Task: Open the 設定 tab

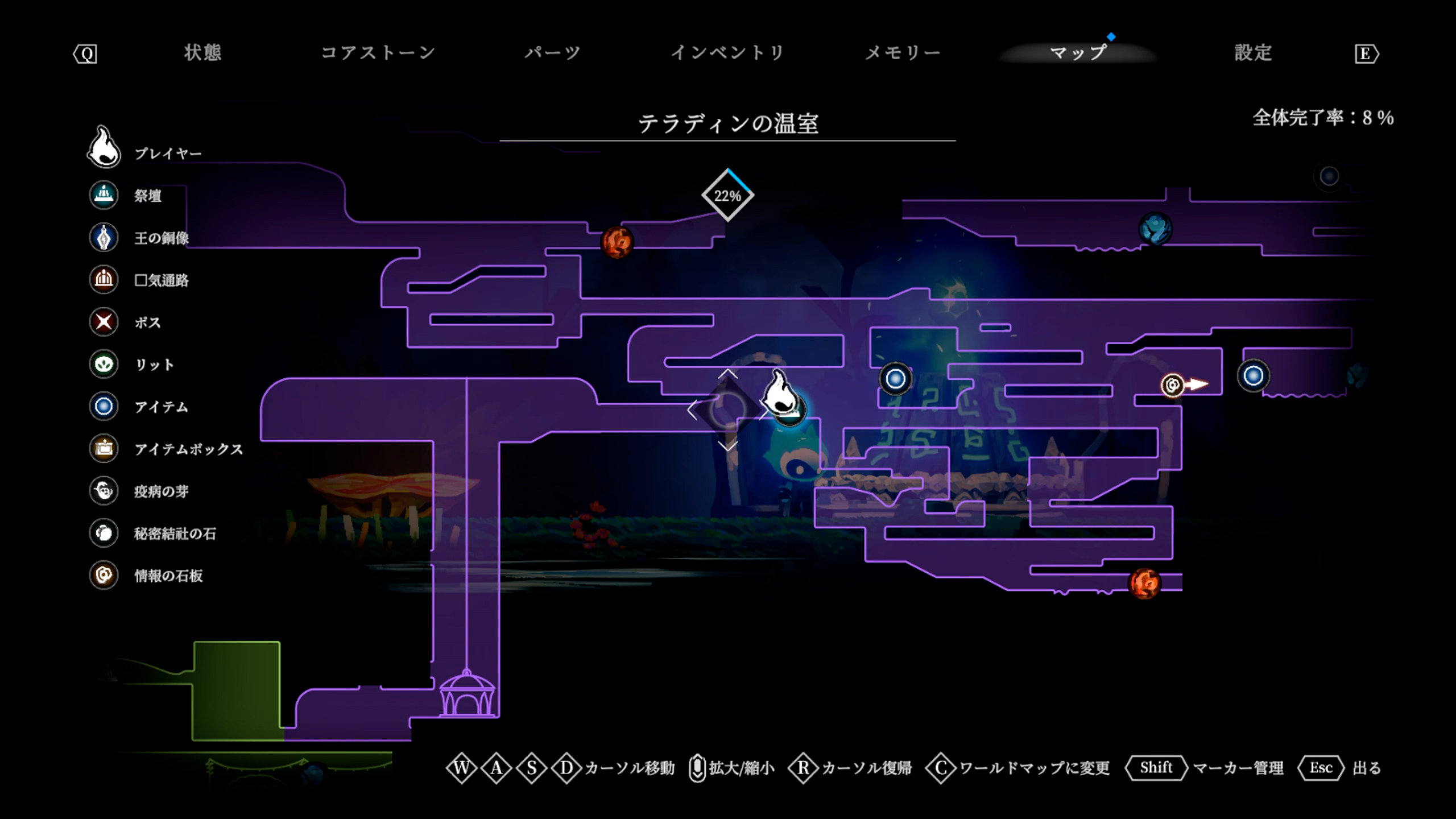Action: click(1253, 53)
